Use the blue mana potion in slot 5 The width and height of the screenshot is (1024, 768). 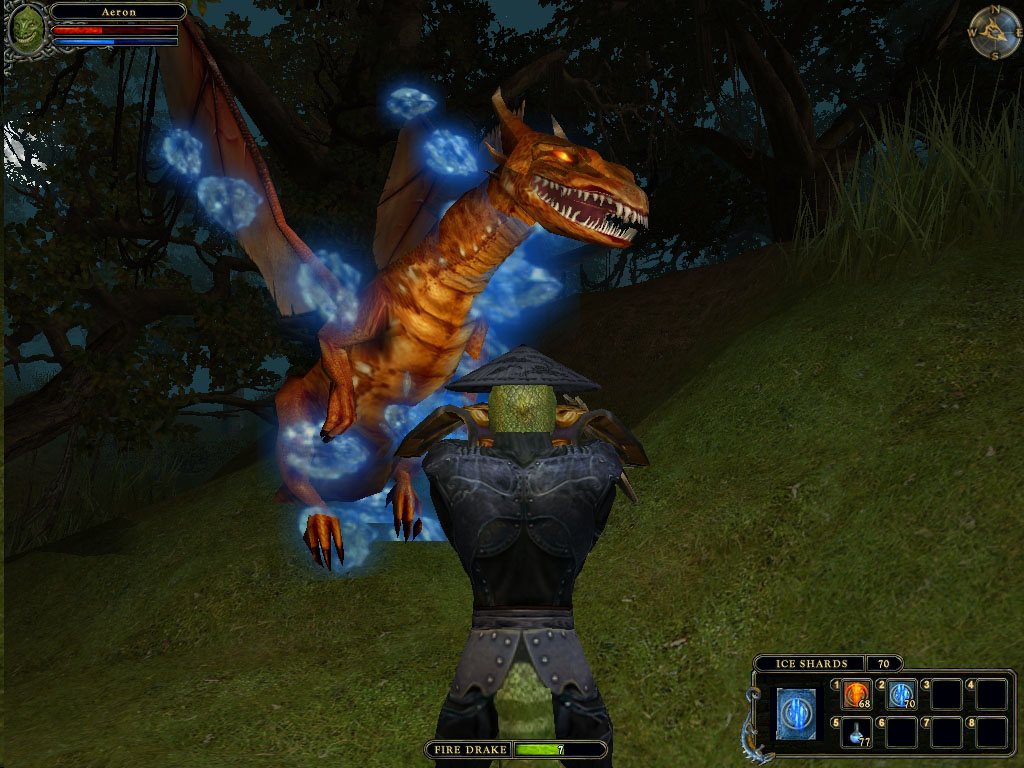point(856,732)
